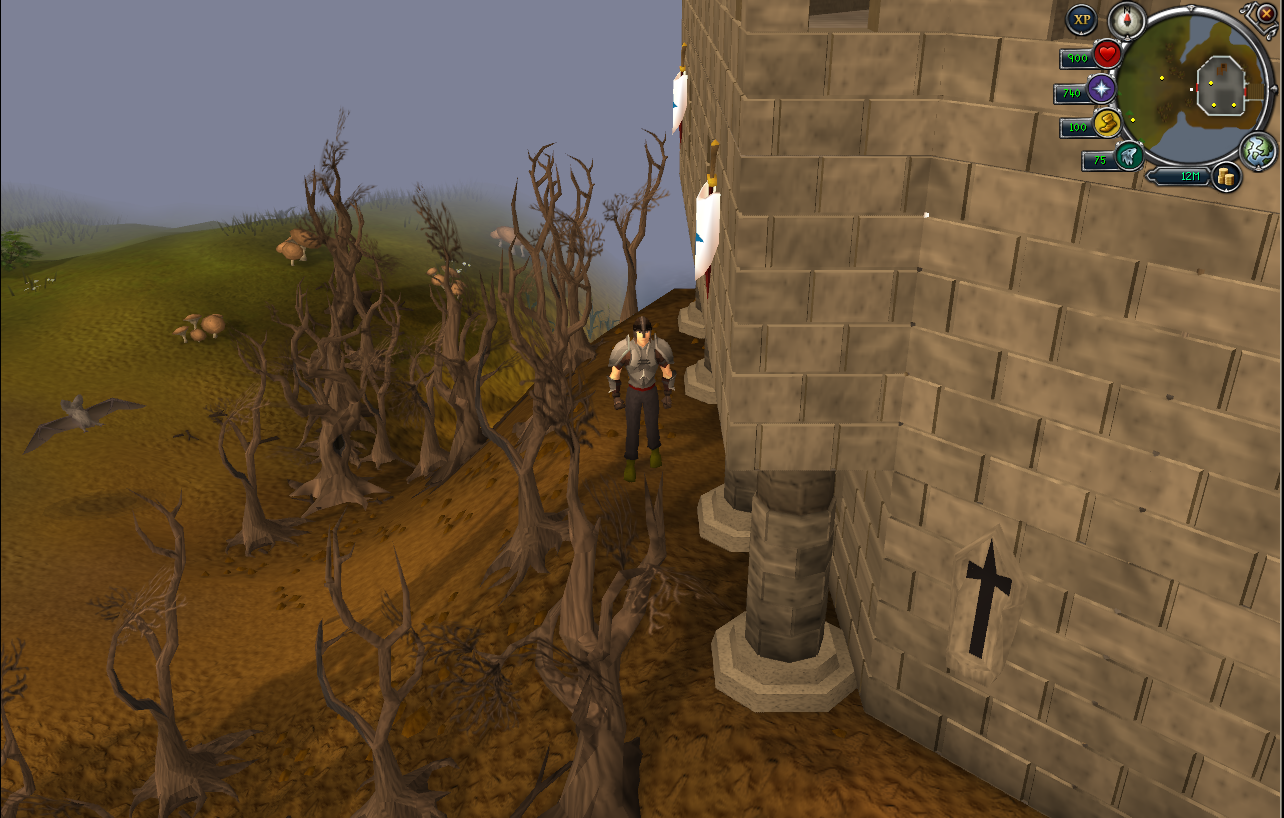Open the world map globe
The width and height of the screenshot is (1284, 818).
[x=1257, y=150]
